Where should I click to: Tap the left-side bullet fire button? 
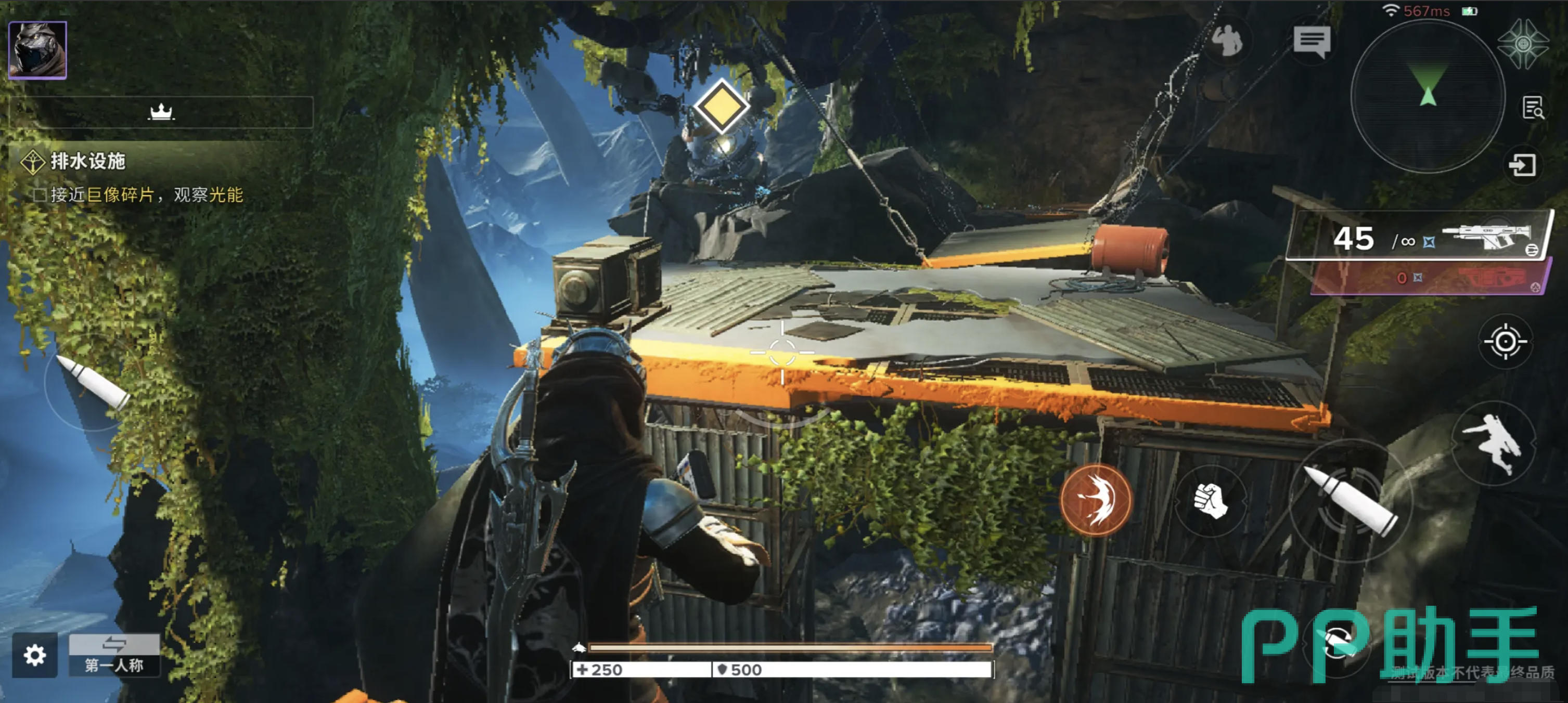coord(93,383)
